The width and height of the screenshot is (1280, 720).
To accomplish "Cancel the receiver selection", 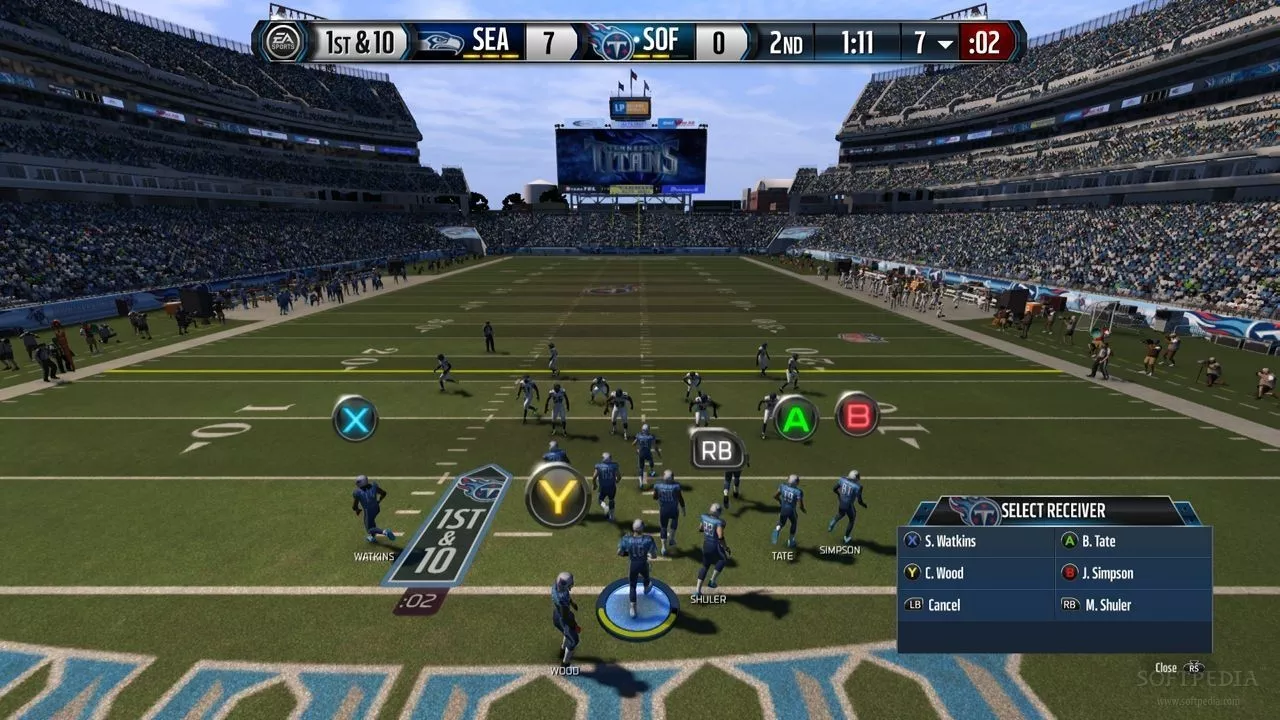I will pyautogui.click(x=943, y=605).
